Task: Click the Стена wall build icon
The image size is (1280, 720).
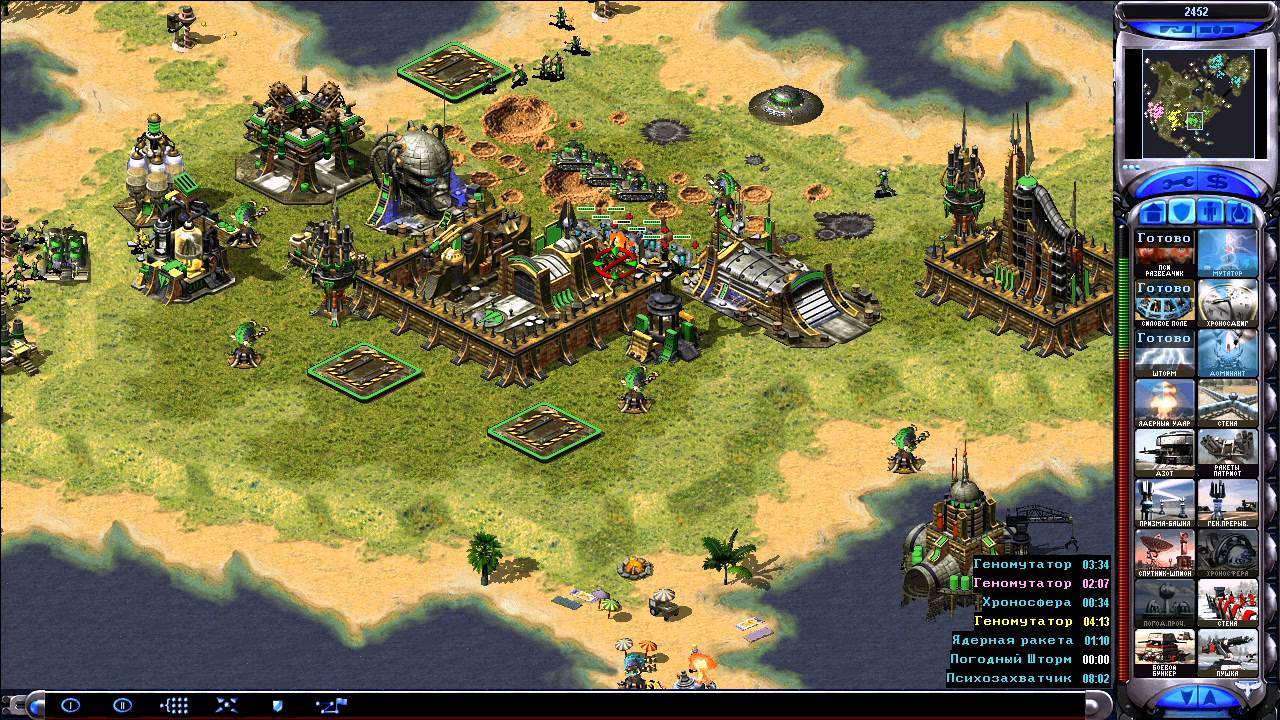Action: click(x=1228, y=403)
